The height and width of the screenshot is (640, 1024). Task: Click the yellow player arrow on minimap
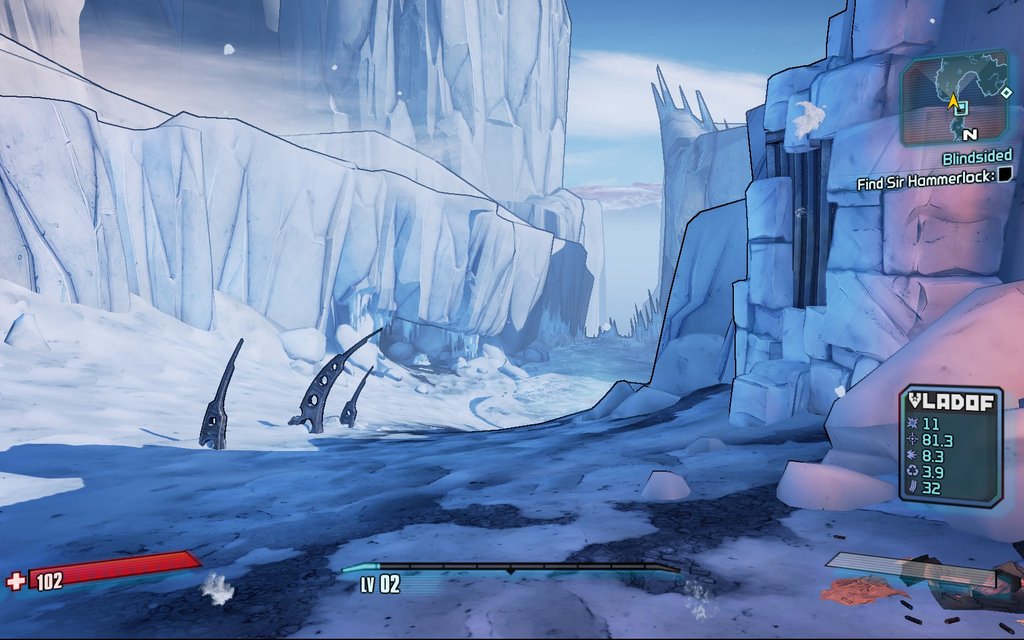click(954, 101)
